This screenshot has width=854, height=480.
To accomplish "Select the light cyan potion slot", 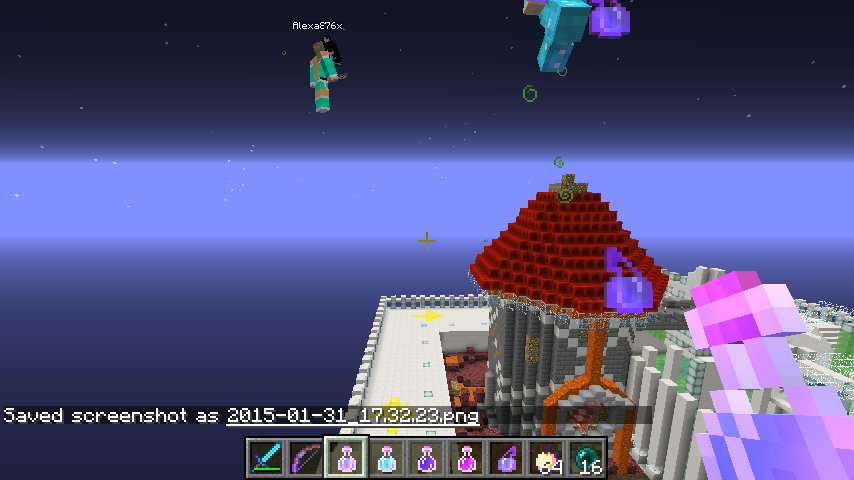I will pos(386,458).
